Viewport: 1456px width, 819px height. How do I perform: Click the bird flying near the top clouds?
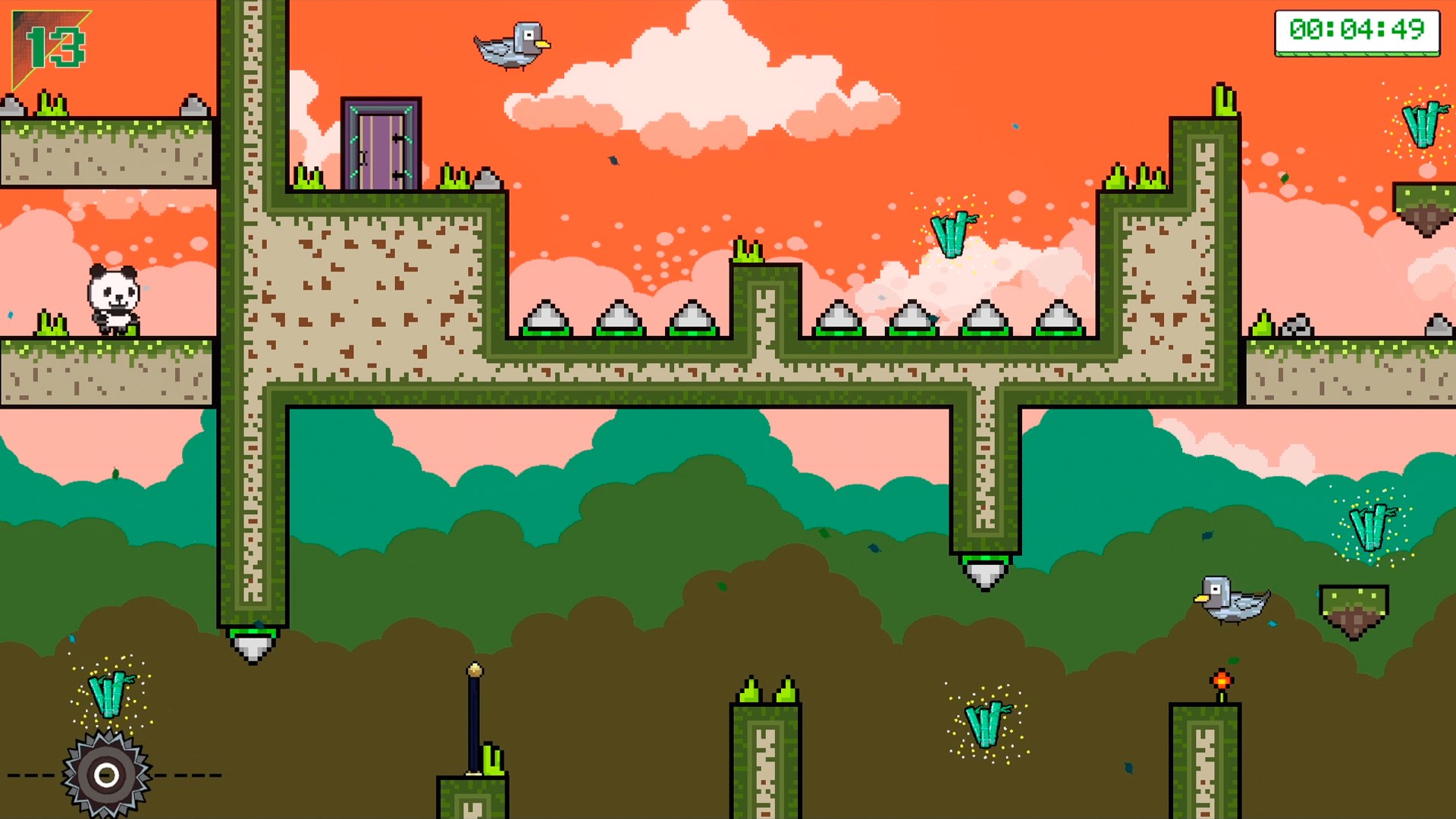(x=510, y=45)
